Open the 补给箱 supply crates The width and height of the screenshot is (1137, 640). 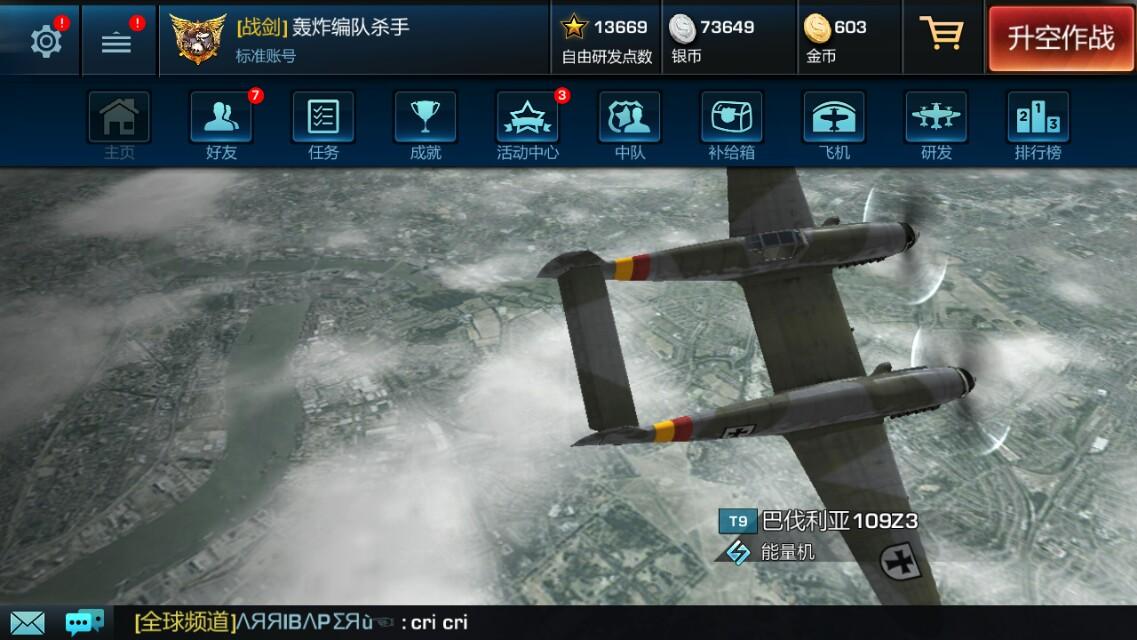(731, 125)
